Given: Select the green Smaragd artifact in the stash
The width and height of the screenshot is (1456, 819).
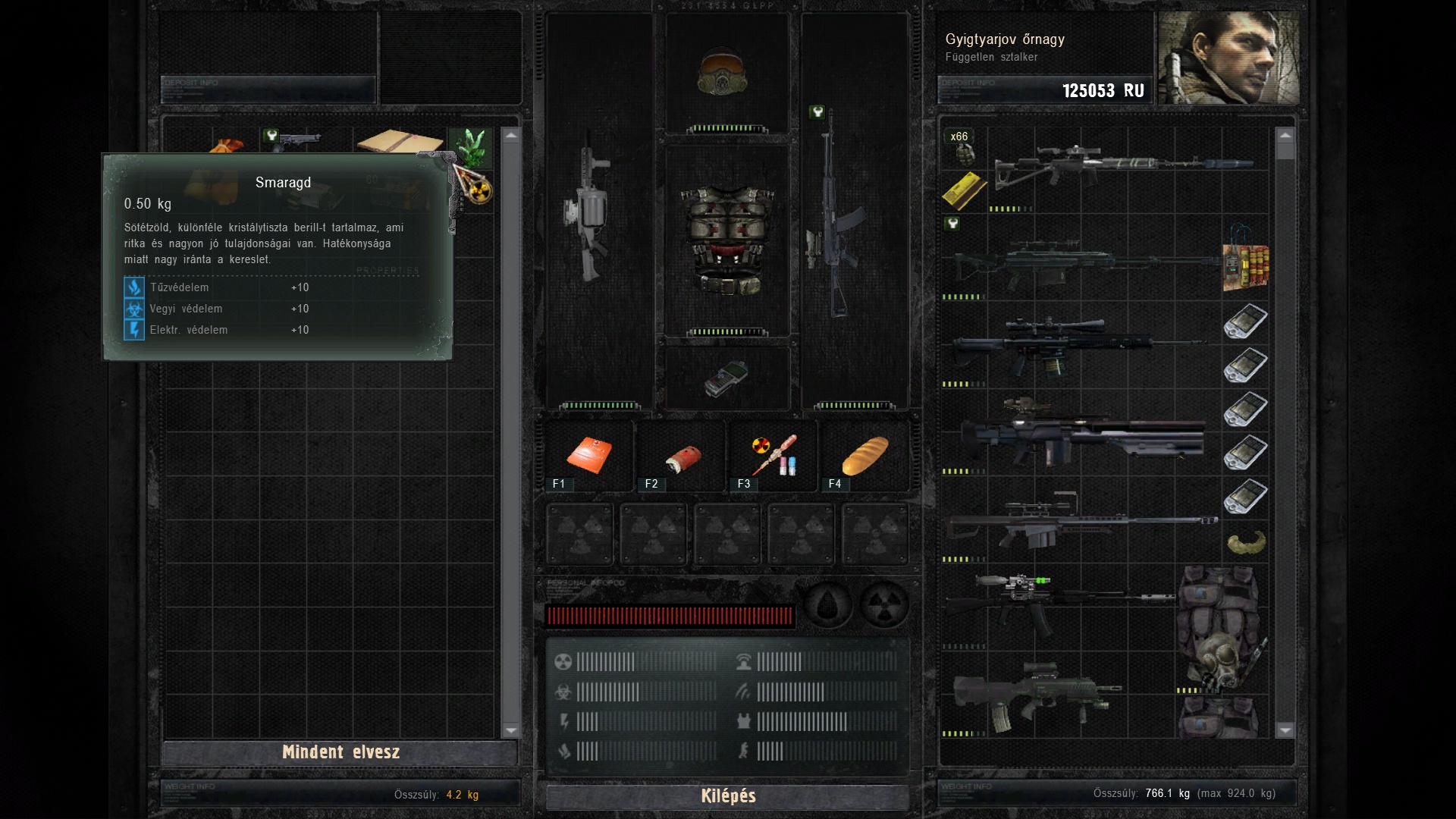Looking at the screenshot, I should pos(470,146).
